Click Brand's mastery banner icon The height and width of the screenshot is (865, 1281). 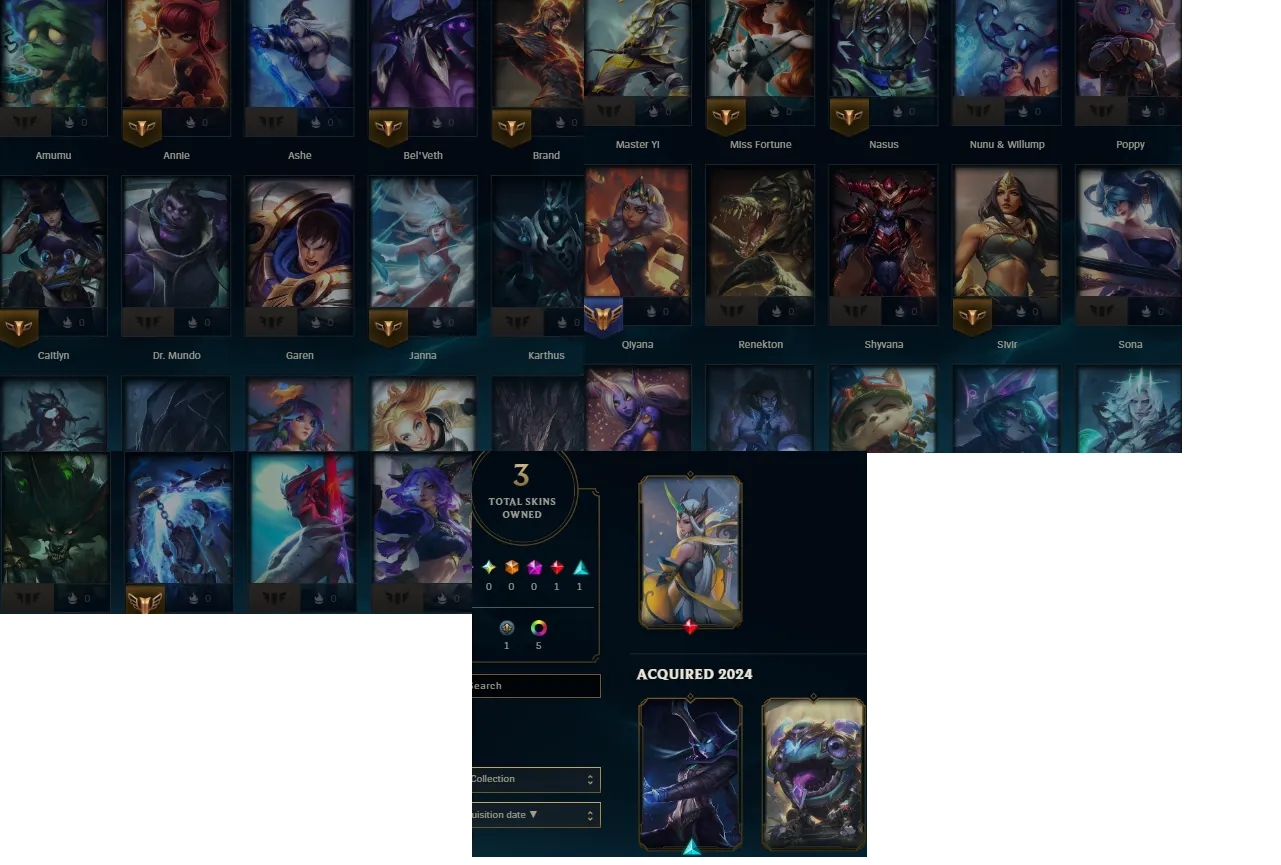pyautogui.click(x=512, y=127)
